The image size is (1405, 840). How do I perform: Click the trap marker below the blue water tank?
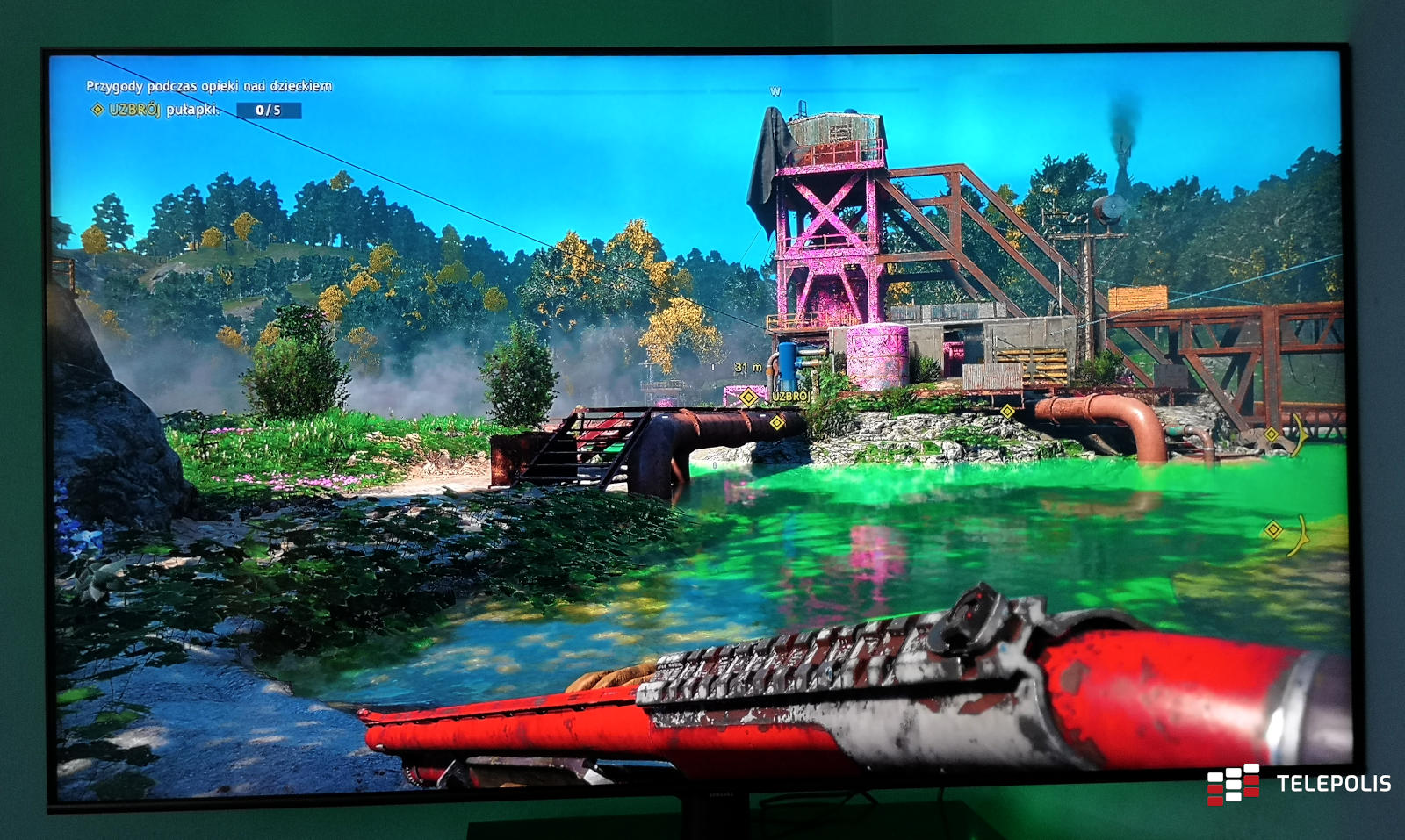click(x=777, y=423)
